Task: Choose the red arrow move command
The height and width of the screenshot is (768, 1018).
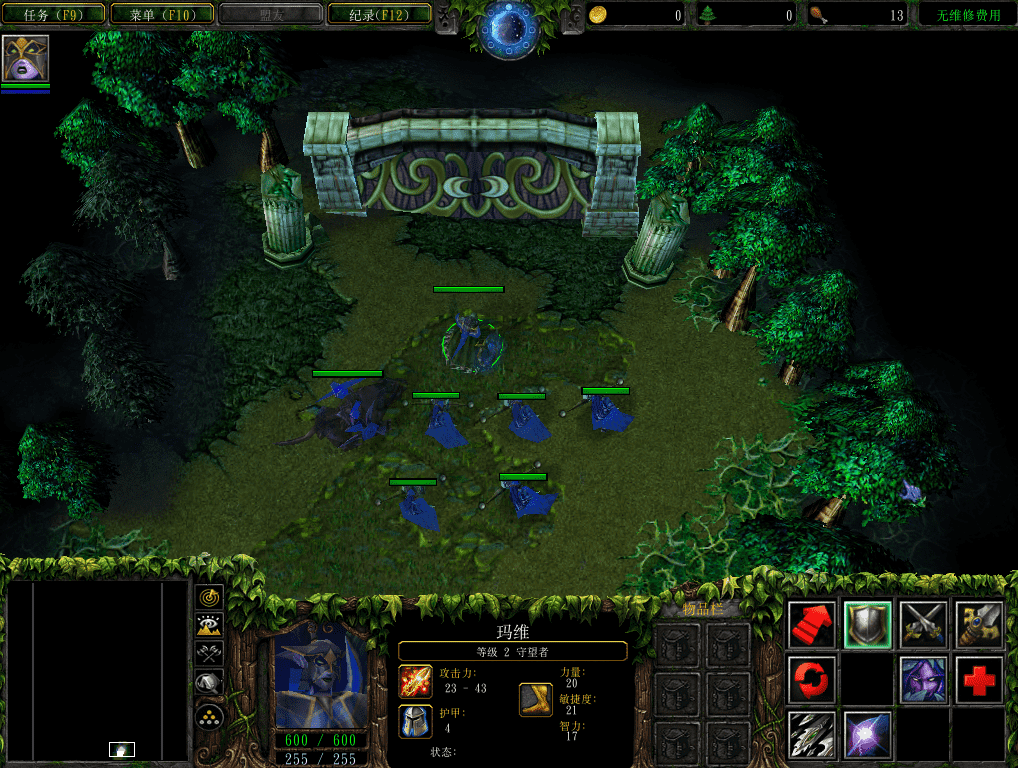Action: pos(812,625)
